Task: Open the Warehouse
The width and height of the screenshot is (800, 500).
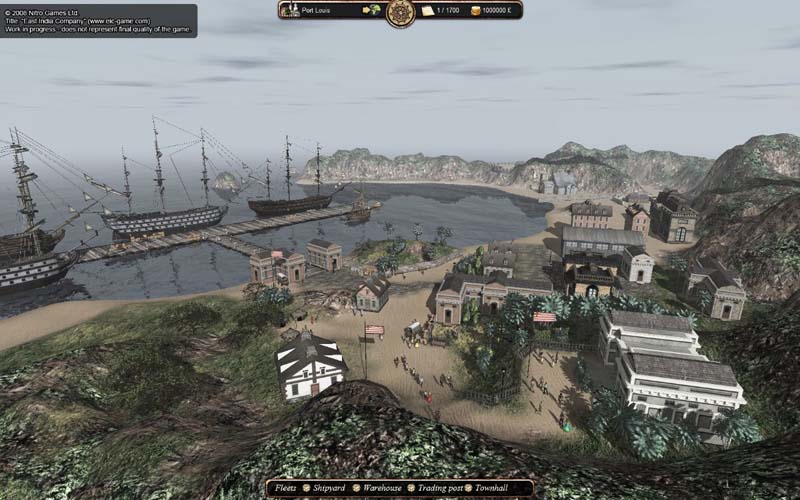Action: tap(385, 489)
